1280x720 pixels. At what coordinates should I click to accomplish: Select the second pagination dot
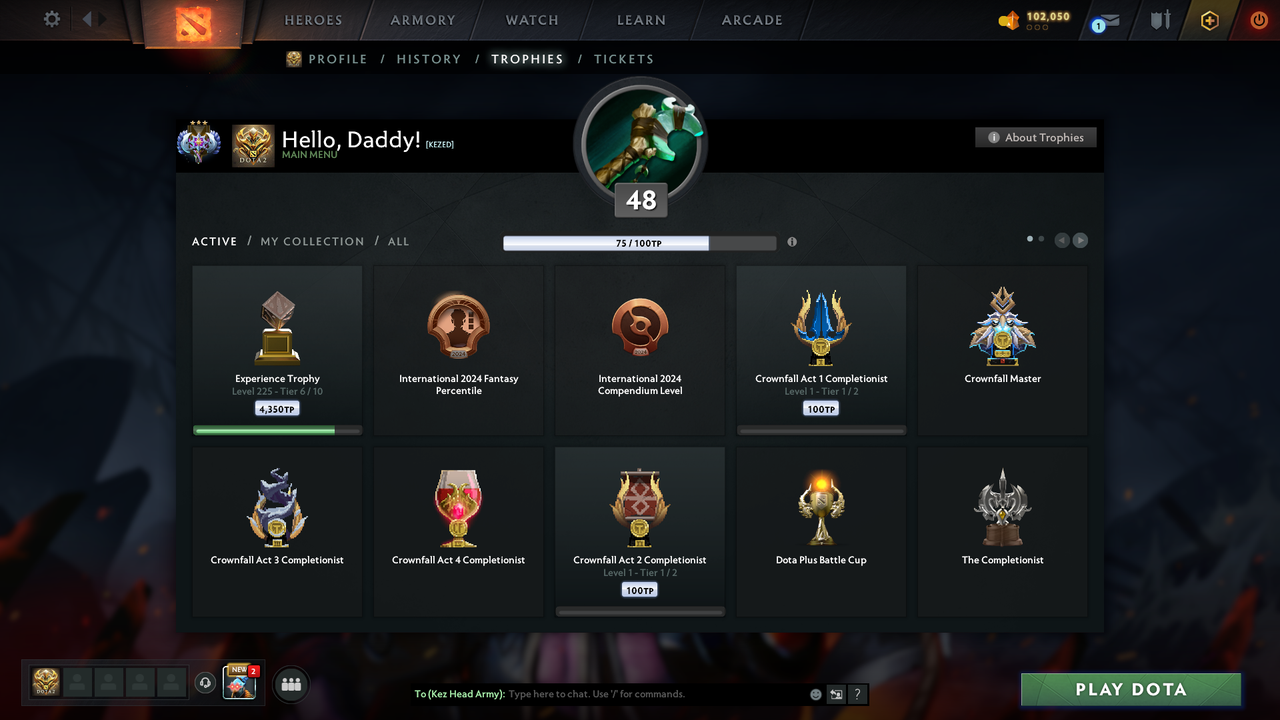[x=1041, y=240]
